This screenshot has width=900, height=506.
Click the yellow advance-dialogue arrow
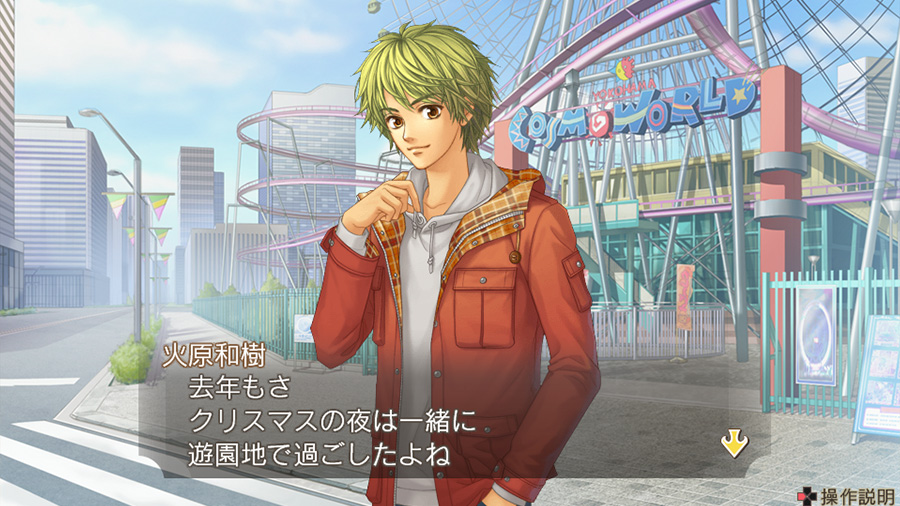point(734,444)
